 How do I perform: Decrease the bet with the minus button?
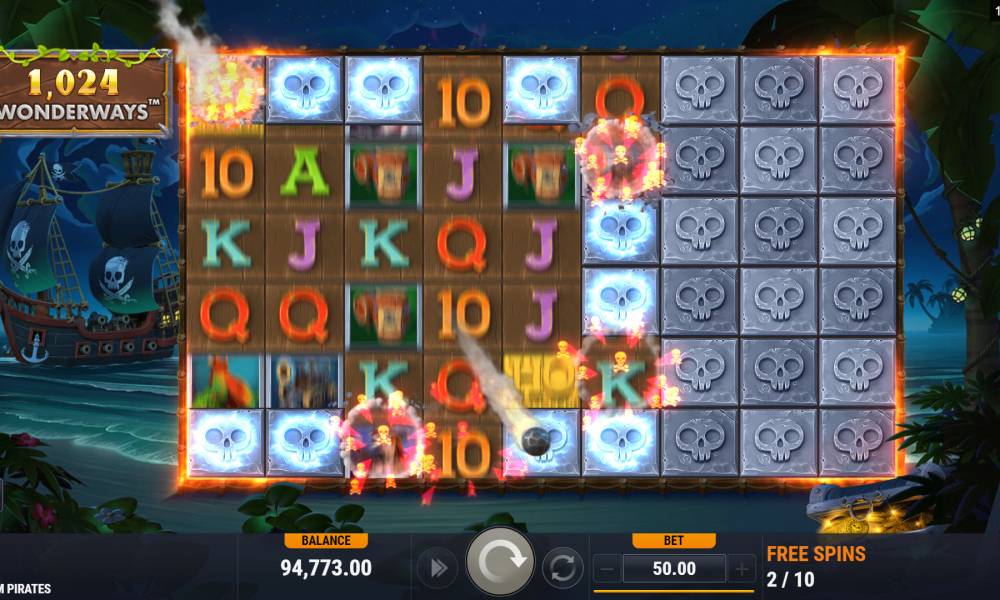(x=607, y=569)
